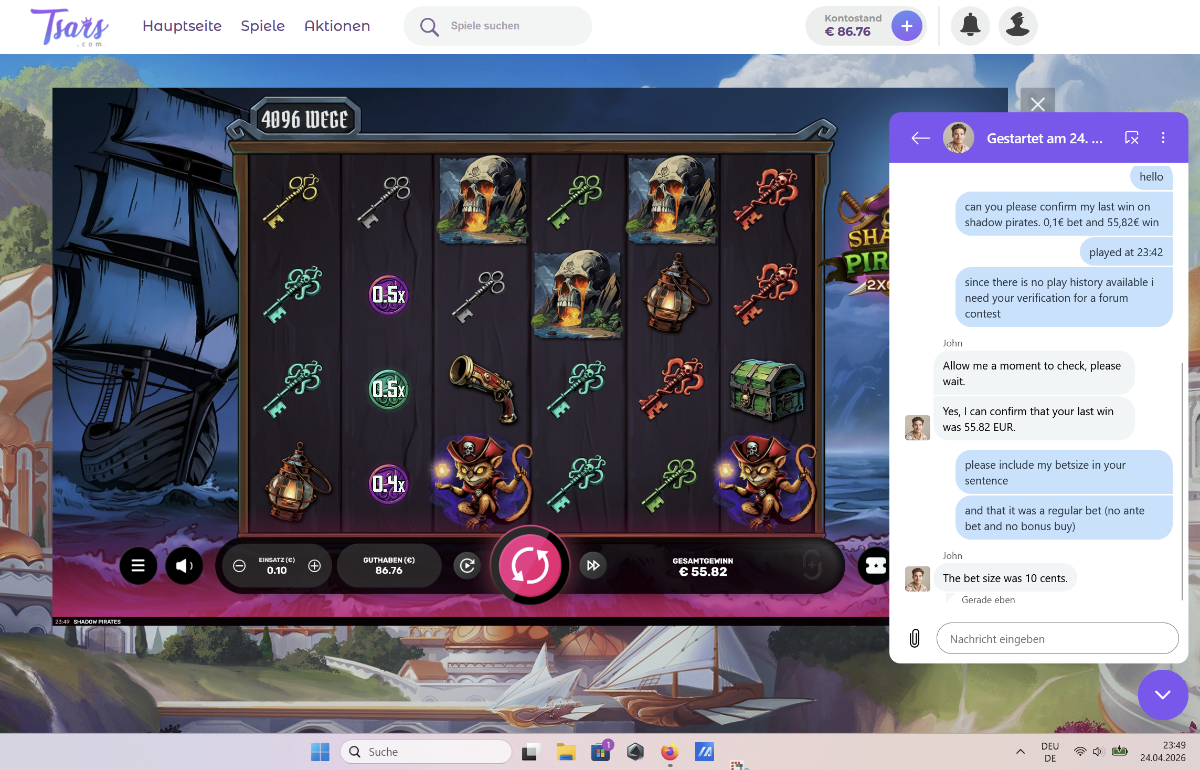This screenshot has height=770, width=1200.
Task: Open the slot's hamburger menu
Action: click(x=138, y=566)
